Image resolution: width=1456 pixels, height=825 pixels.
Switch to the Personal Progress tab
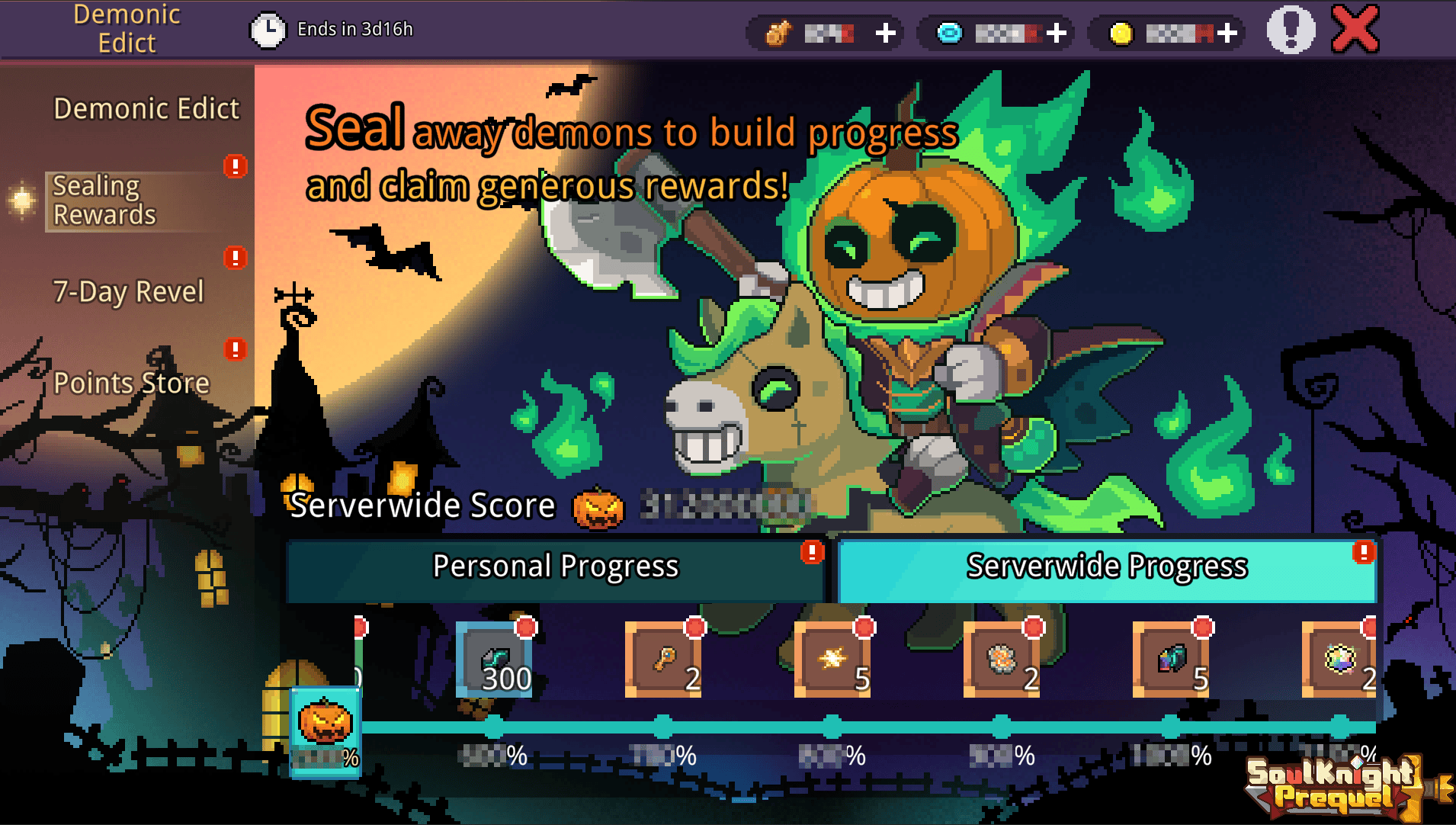pos(556,567)
